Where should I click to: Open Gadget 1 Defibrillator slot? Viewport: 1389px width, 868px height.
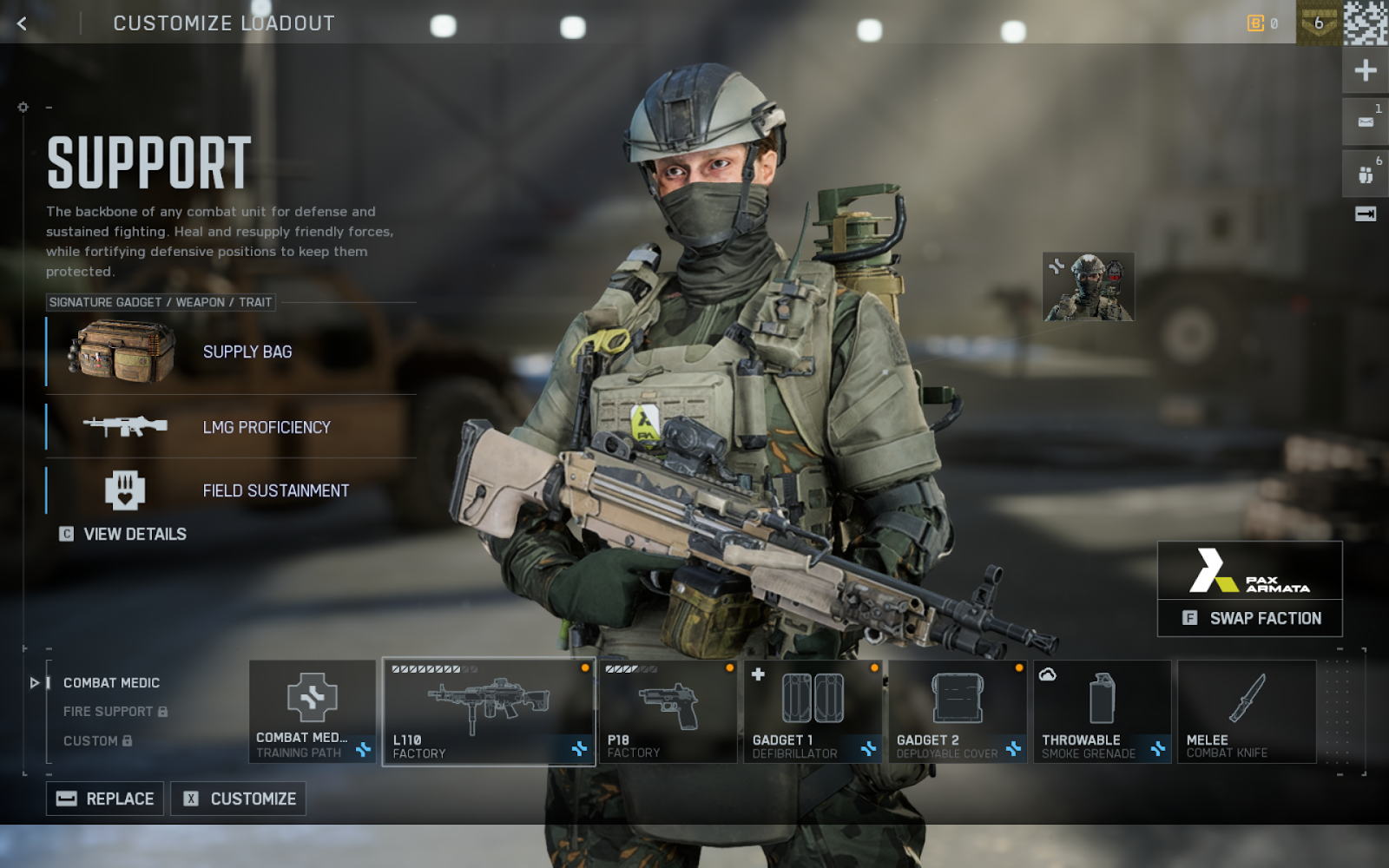[813, 712]
